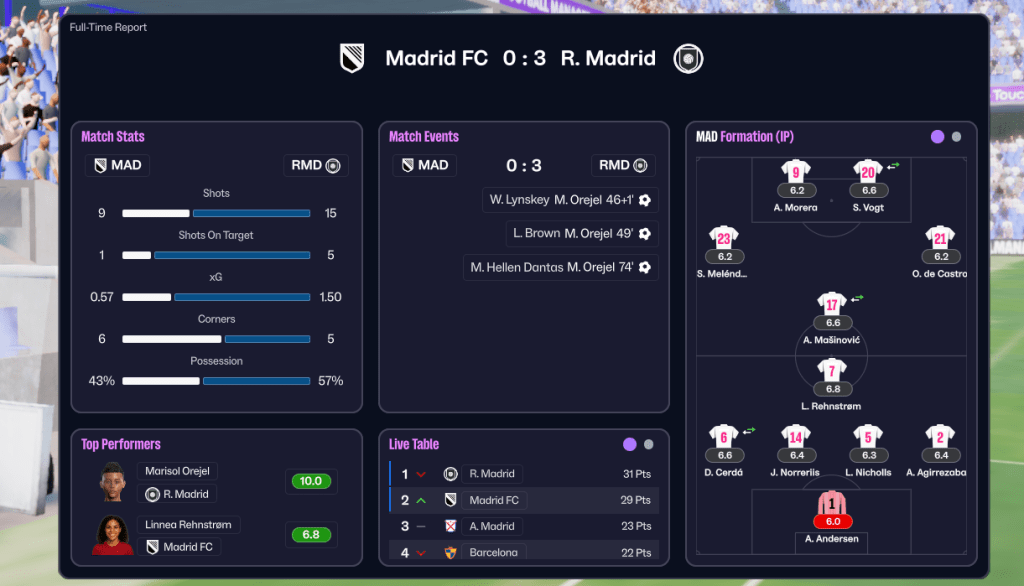The height and width of the screenshot is (586, 1024).
Task: Select L. Rehnstrøm number 7 on pitch
Action: pos(832,371)
